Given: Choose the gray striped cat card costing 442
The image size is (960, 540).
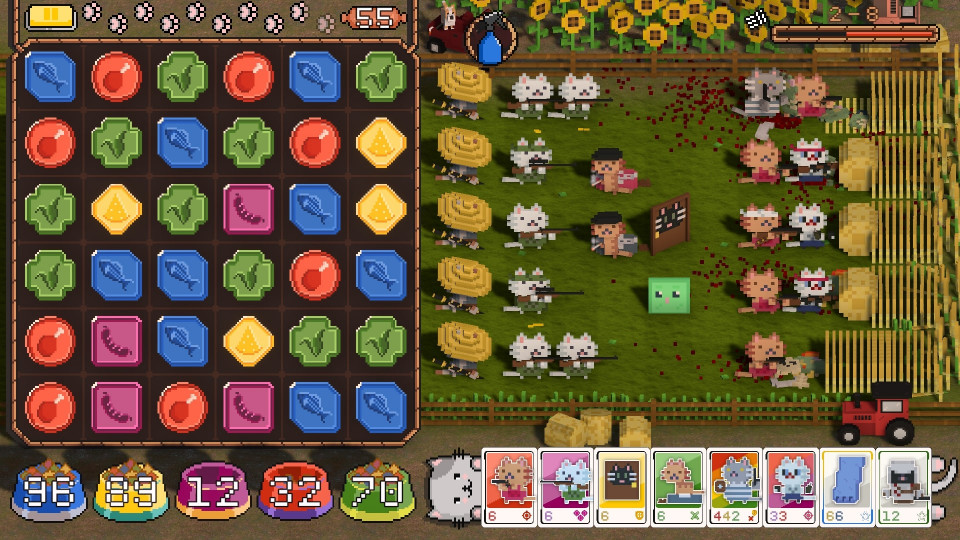Looking at the screenshot, I should tap(735, 487).
